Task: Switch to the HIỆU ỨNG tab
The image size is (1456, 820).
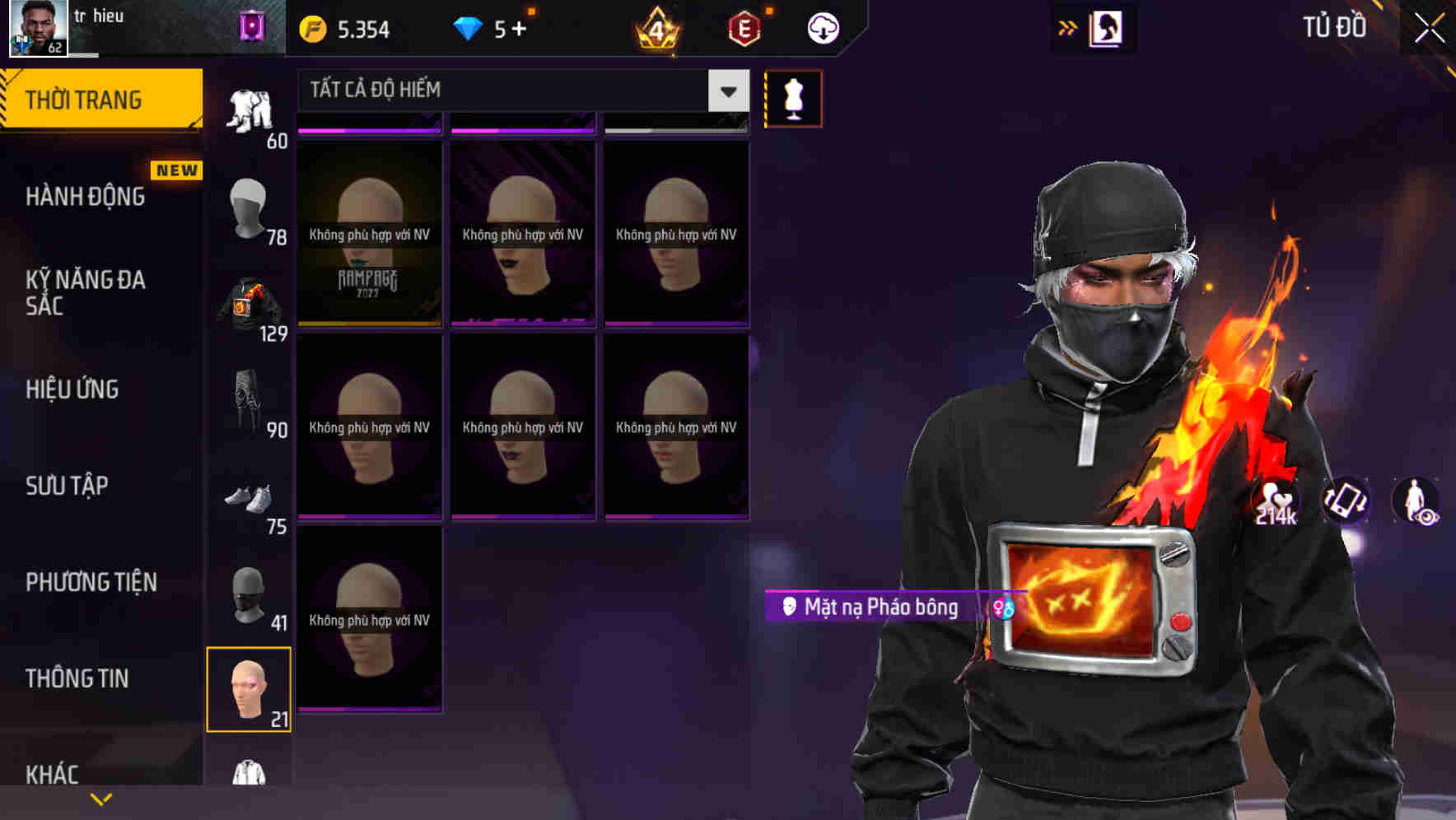Action: (72, 389)
